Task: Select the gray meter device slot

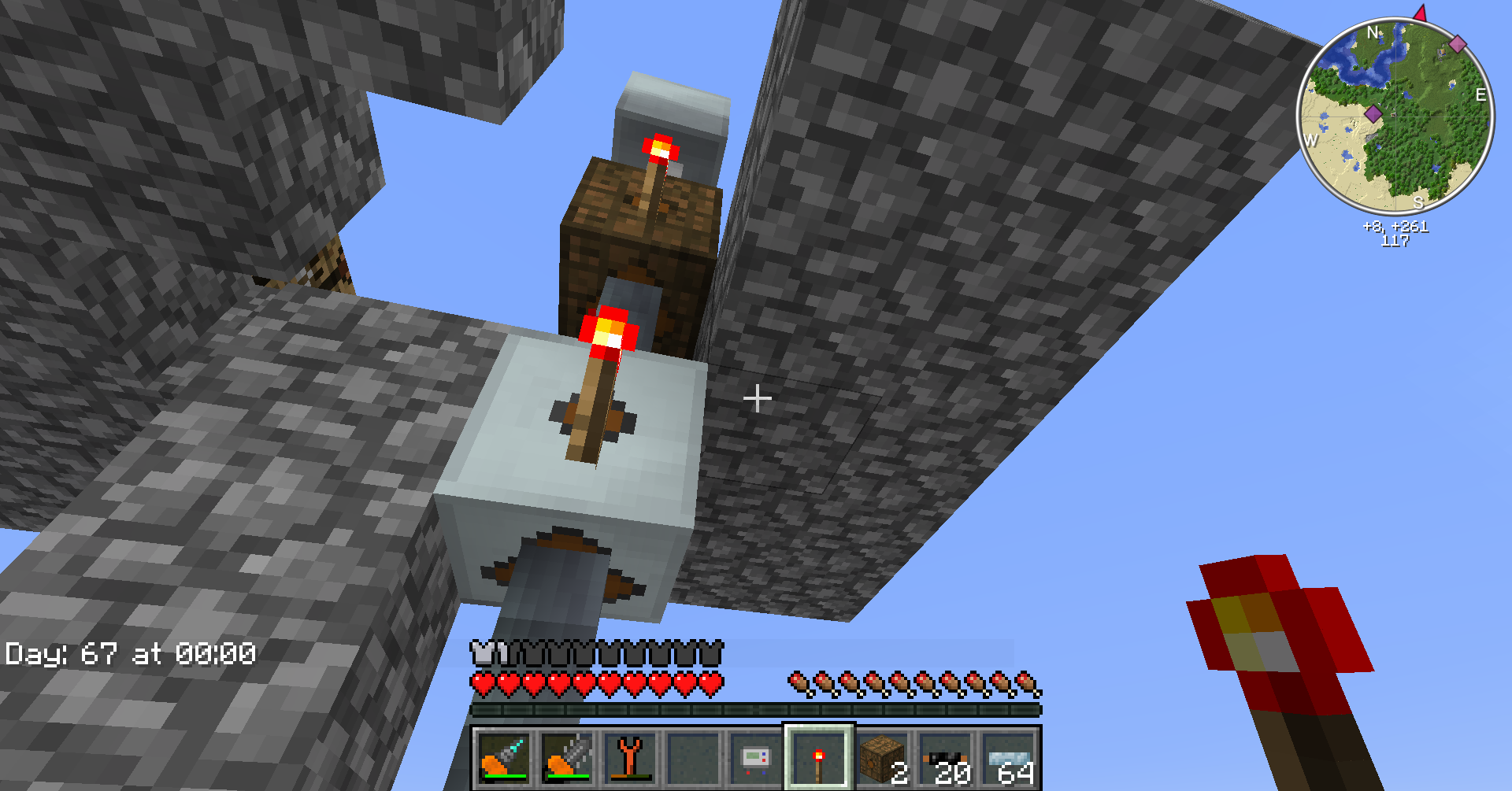Action: click(x=756, y=757)
